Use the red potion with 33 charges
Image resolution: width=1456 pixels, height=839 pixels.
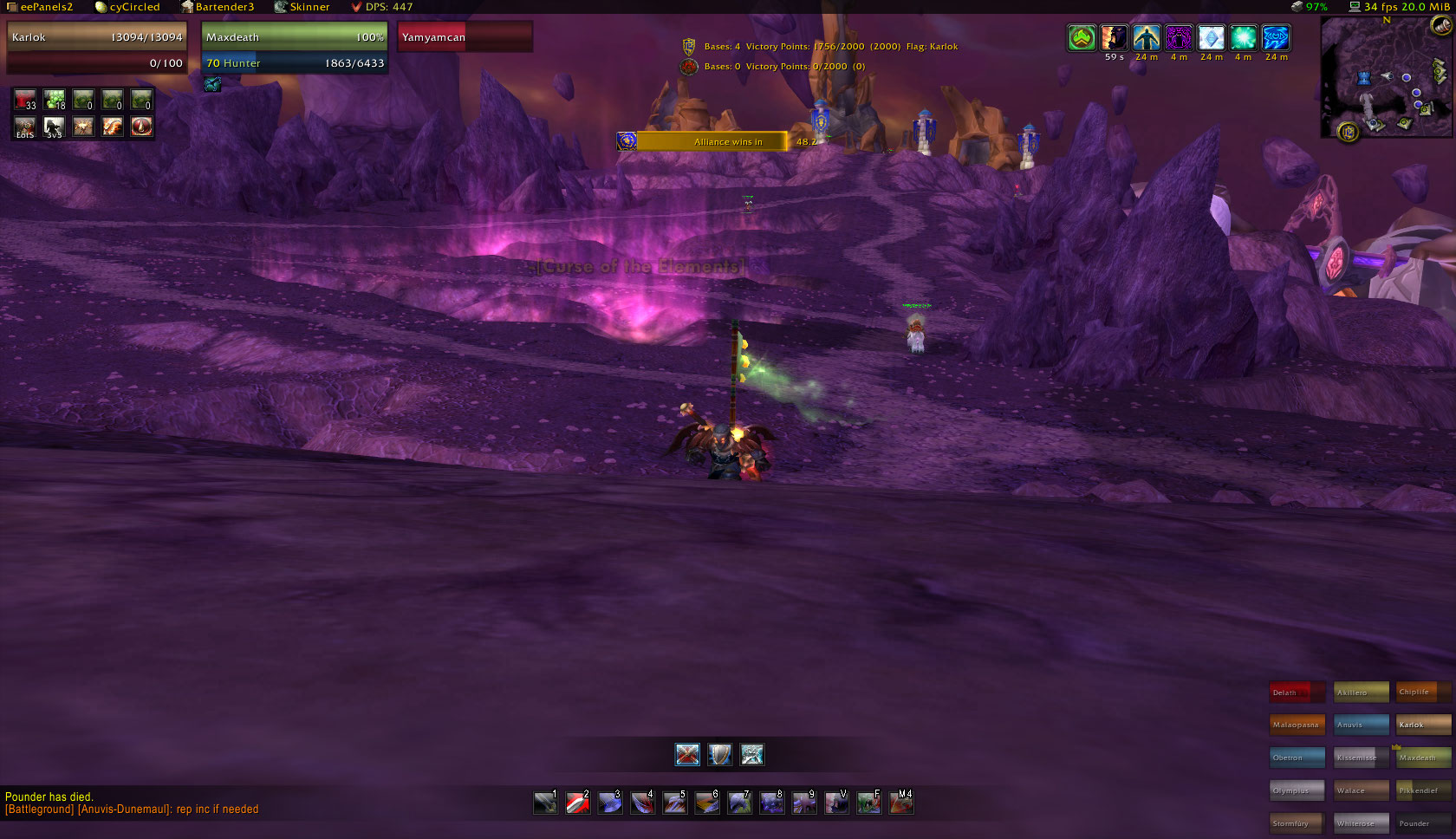pos(25,100)
